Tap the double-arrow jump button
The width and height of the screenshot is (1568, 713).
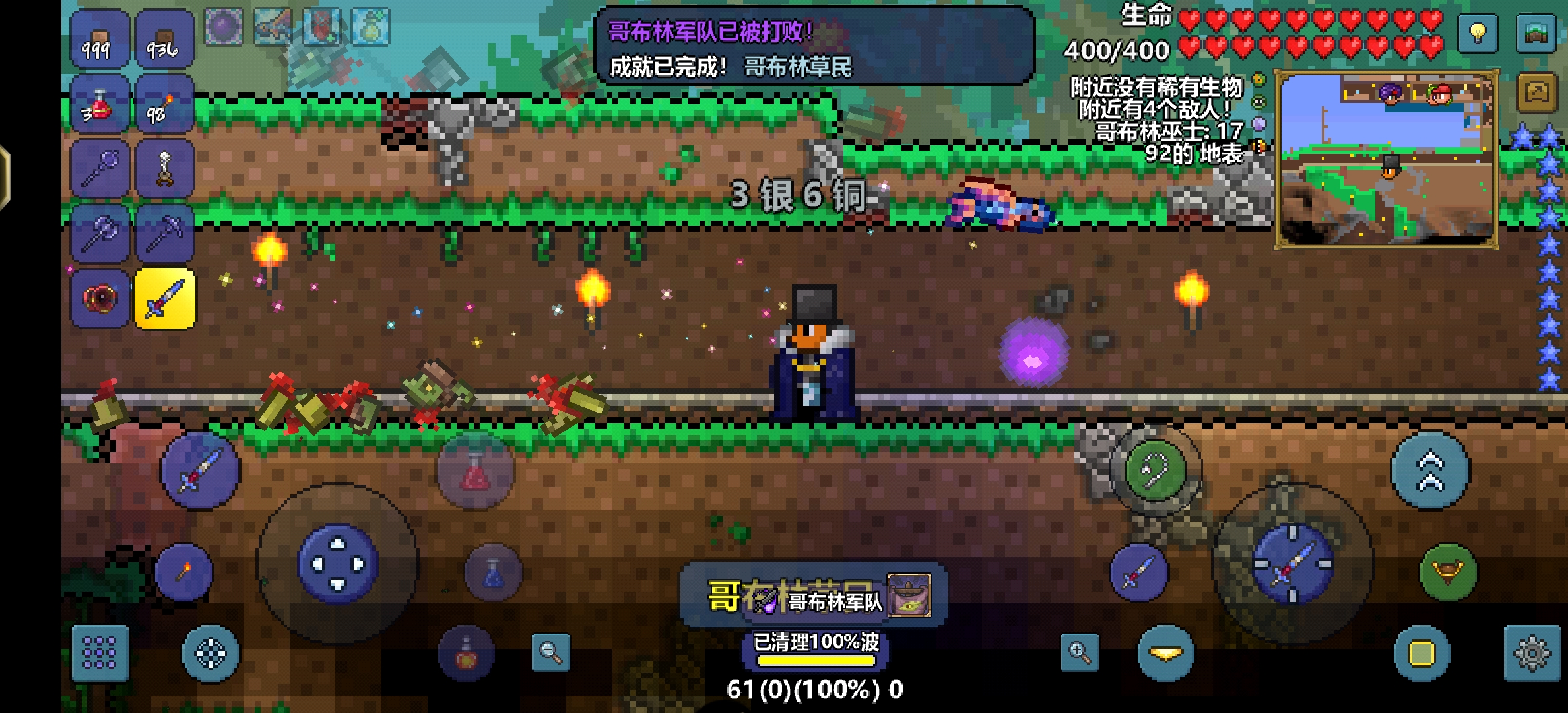click(1430, 471)
